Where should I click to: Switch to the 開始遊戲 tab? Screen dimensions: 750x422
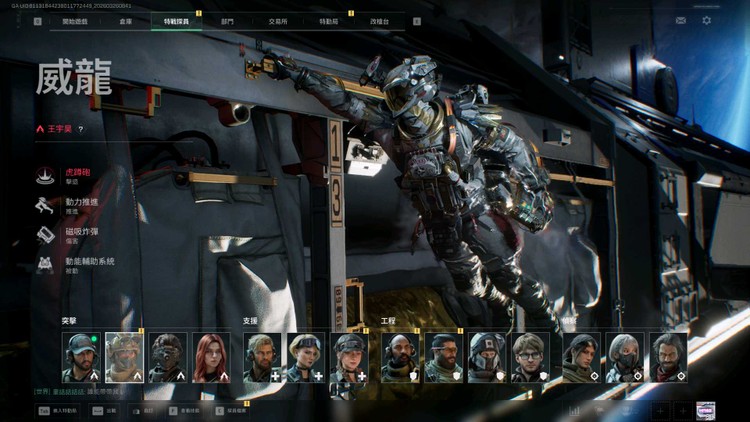(x=74, y=20)
